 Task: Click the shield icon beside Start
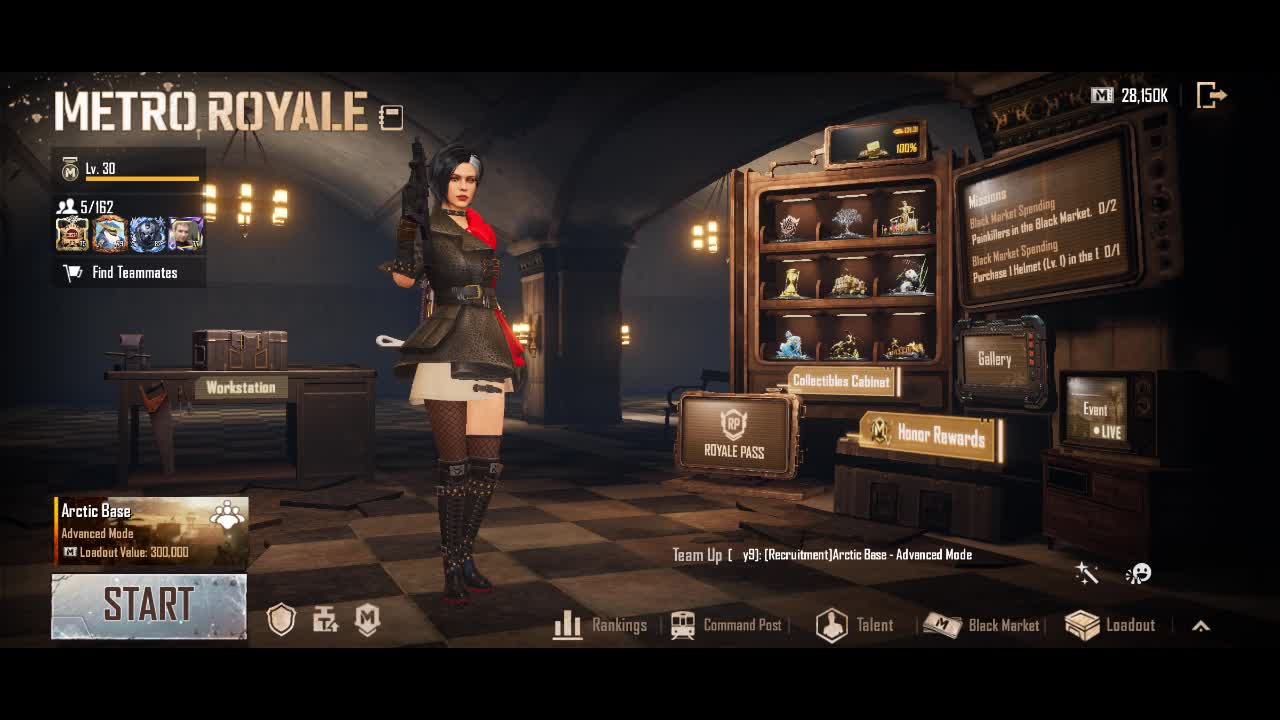282,620
